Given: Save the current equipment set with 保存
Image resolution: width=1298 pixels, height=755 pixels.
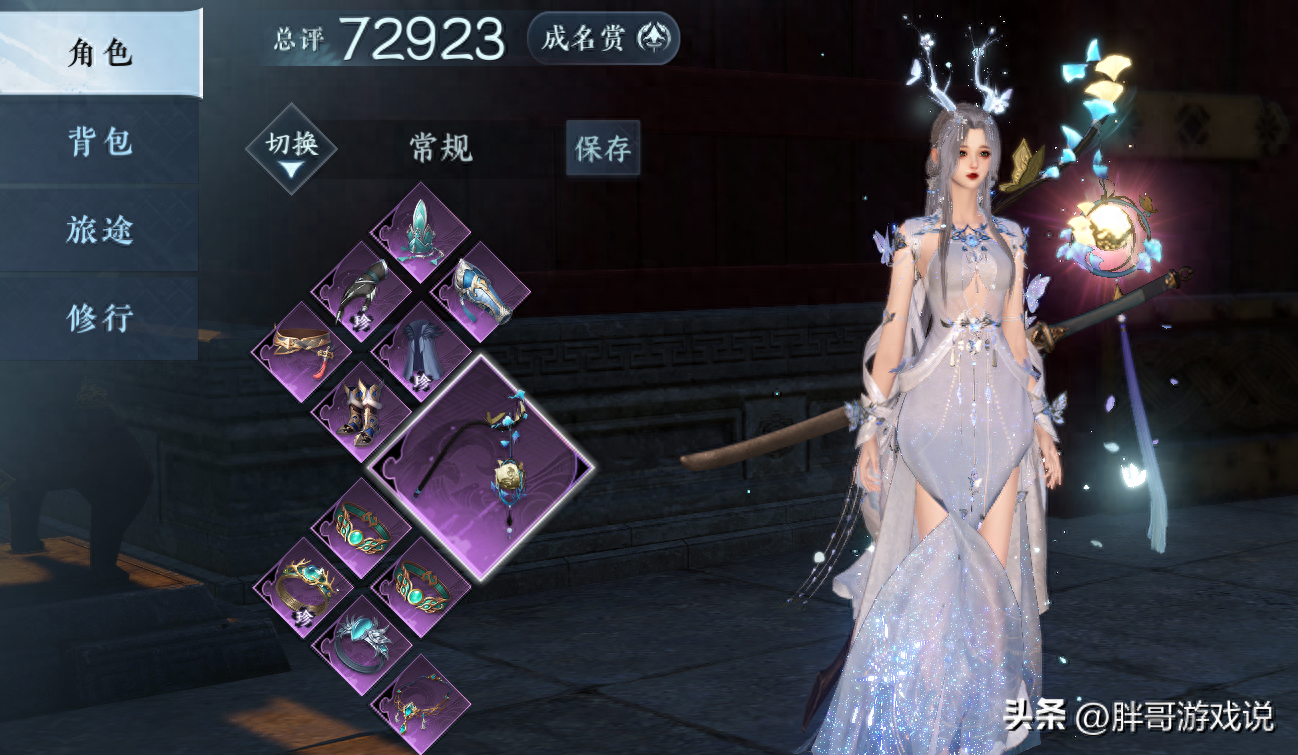Looking at the screenshot, I should [603, 148].
